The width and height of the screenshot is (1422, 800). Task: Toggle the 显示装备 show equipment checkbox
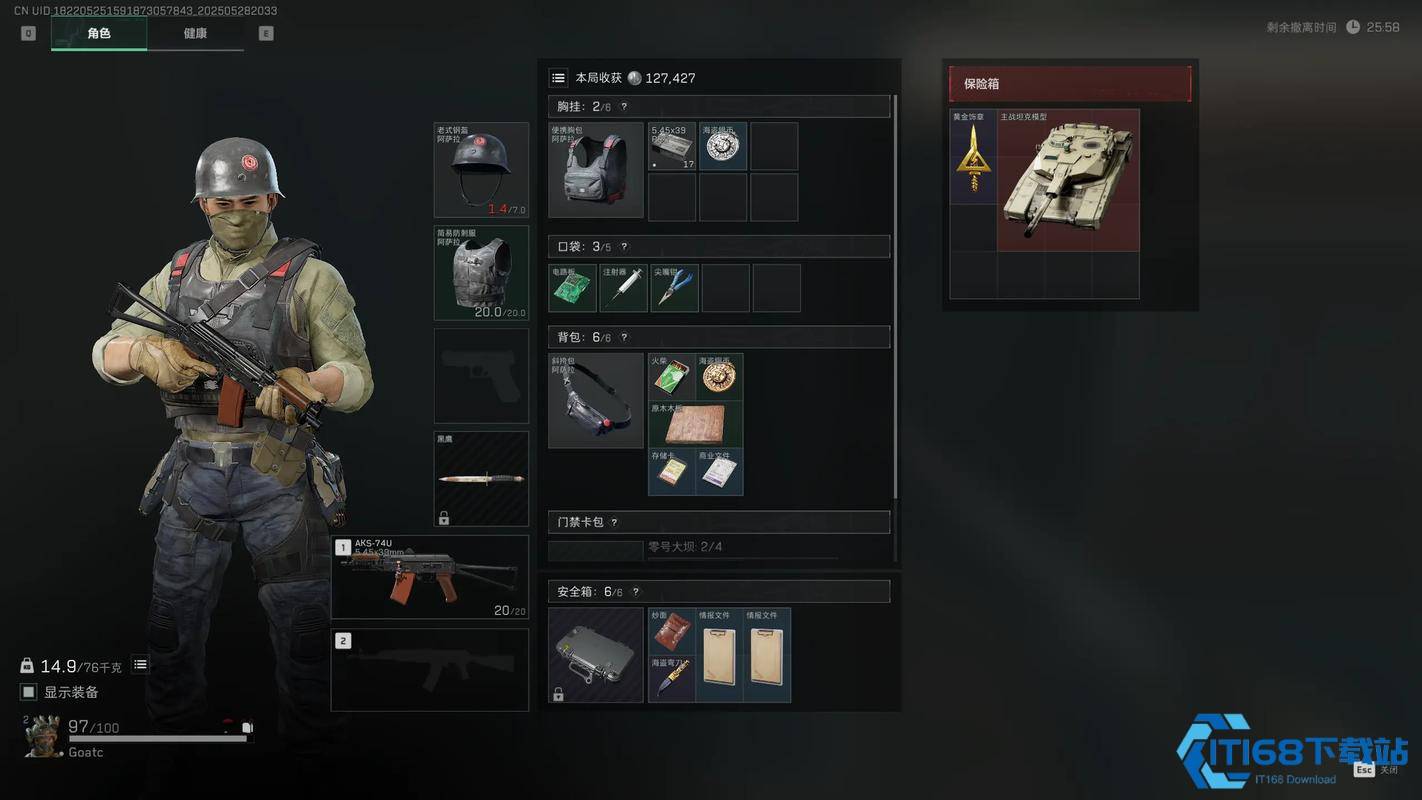(29, 692)
